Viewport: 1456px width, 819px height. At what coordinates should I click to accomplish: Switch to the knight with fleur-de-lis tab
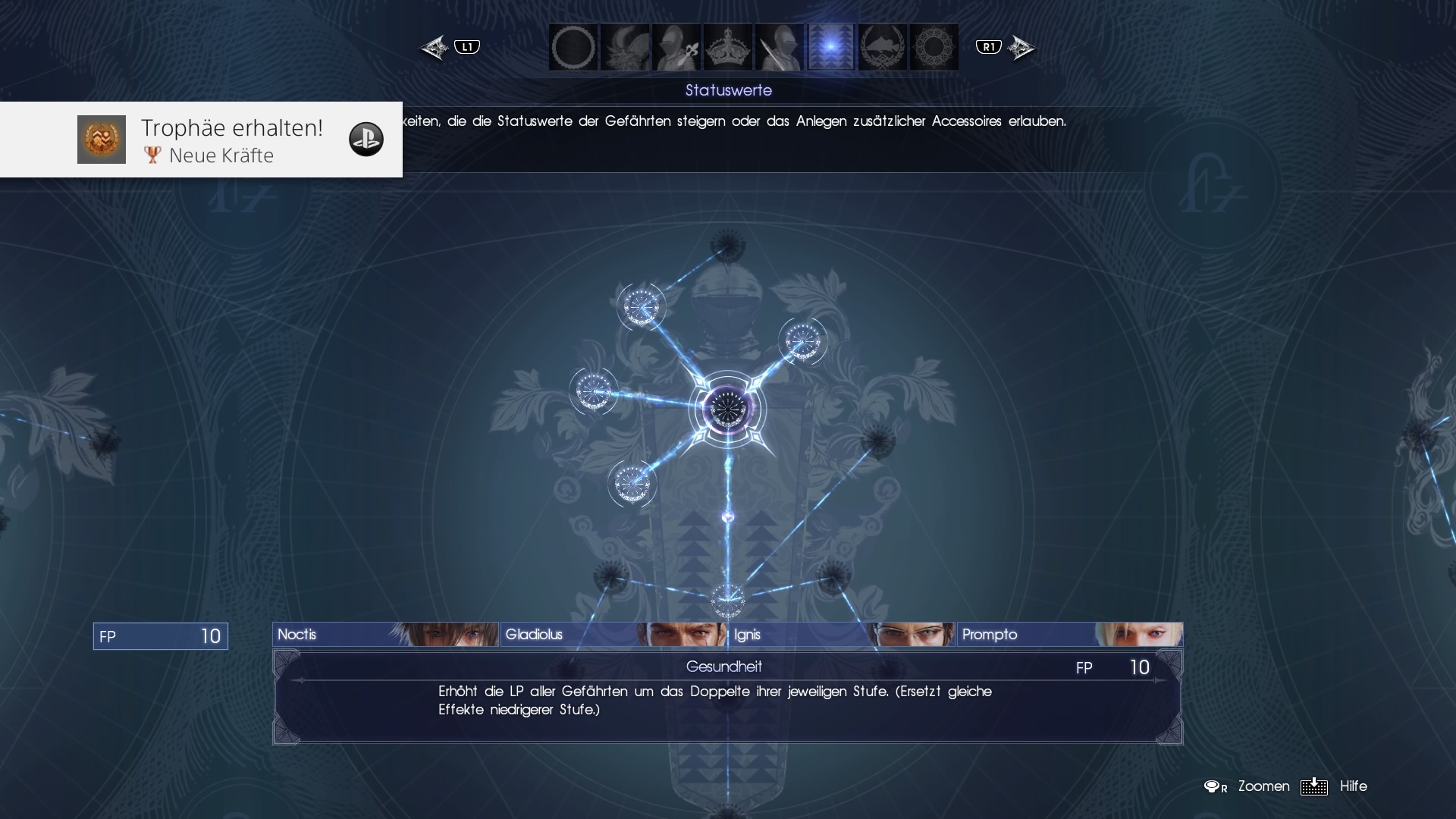[x=676, y=47]
